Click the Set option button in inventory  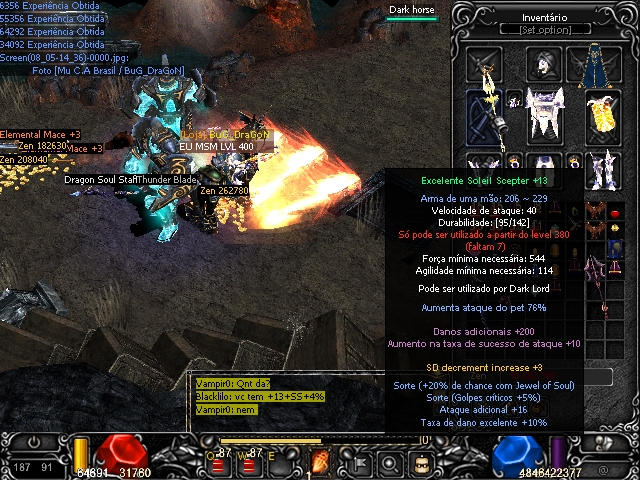544,30
